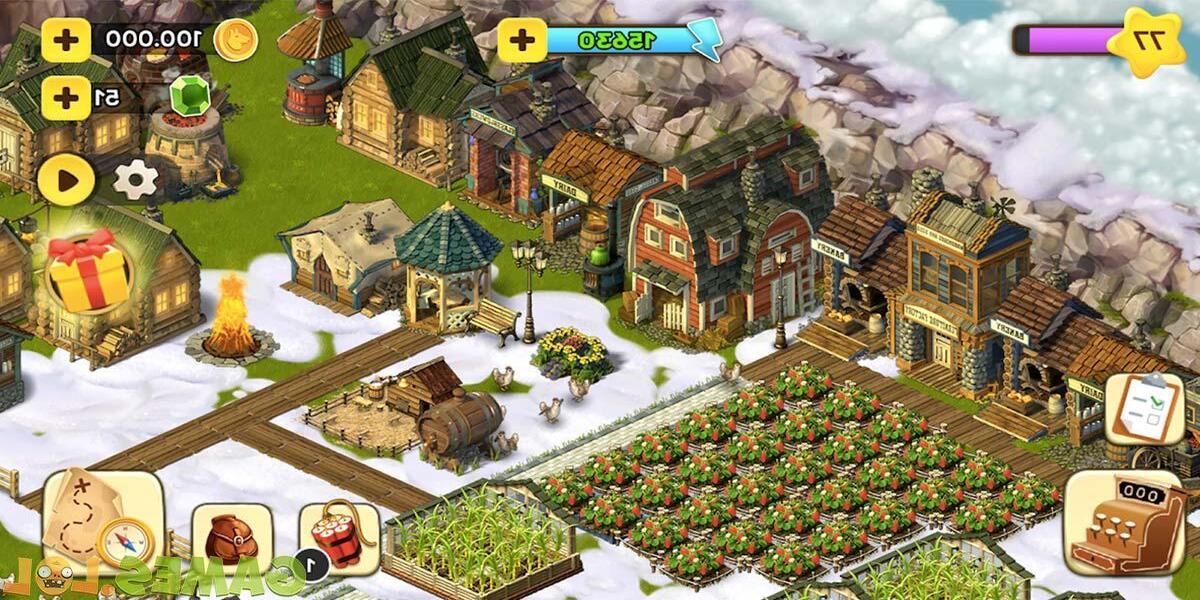Open the red-ribboned gift box
1200x600 pixels.
89,270
